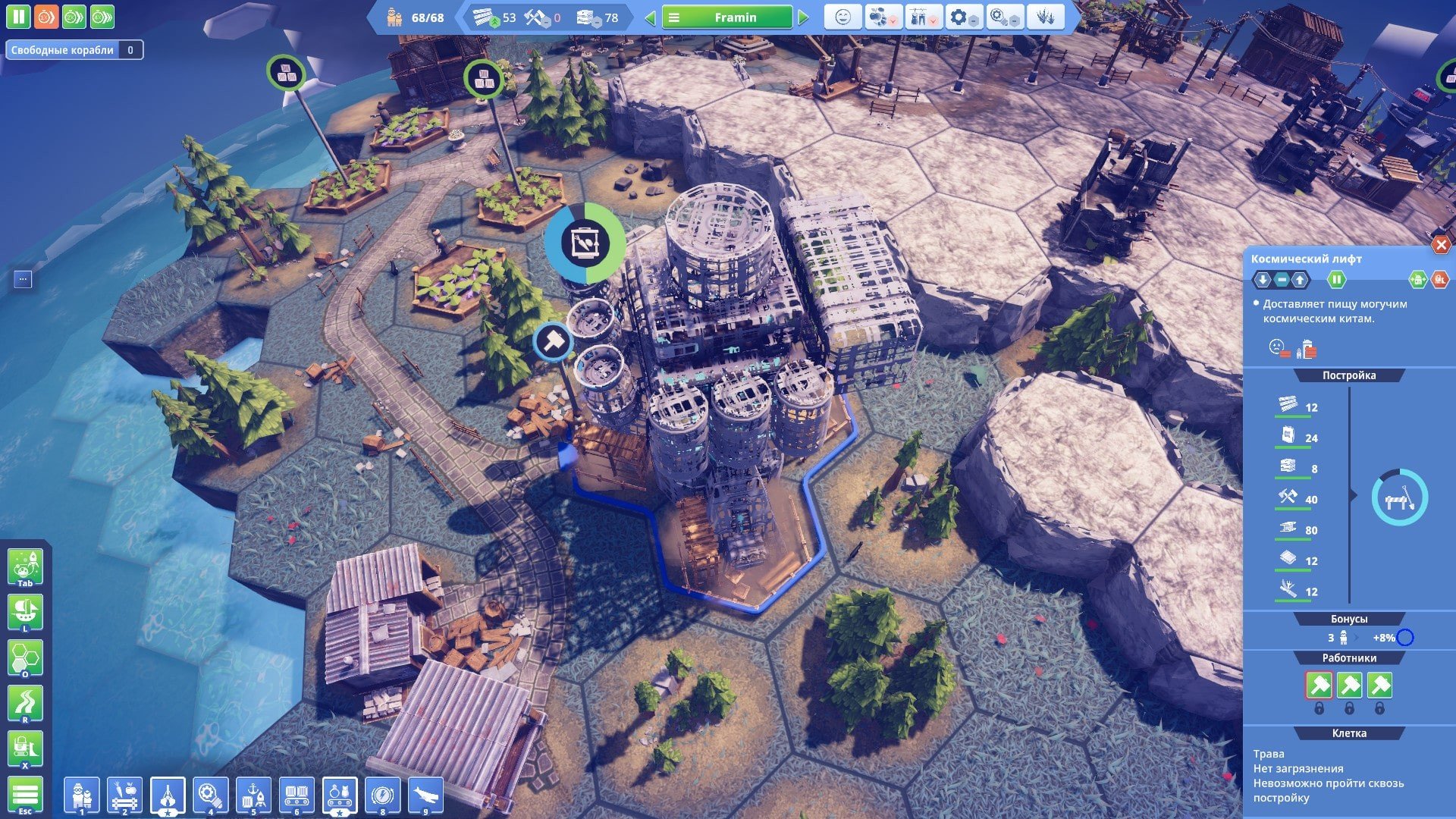Open the ships overview sailboat button

click(25, 612)
